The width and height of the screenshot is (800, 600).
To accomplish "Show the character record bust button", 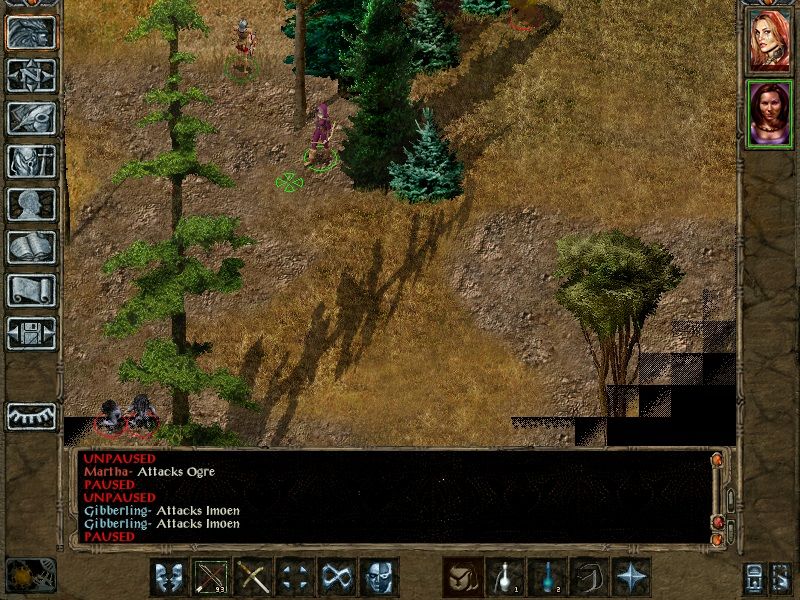I will tap(31, 204).
